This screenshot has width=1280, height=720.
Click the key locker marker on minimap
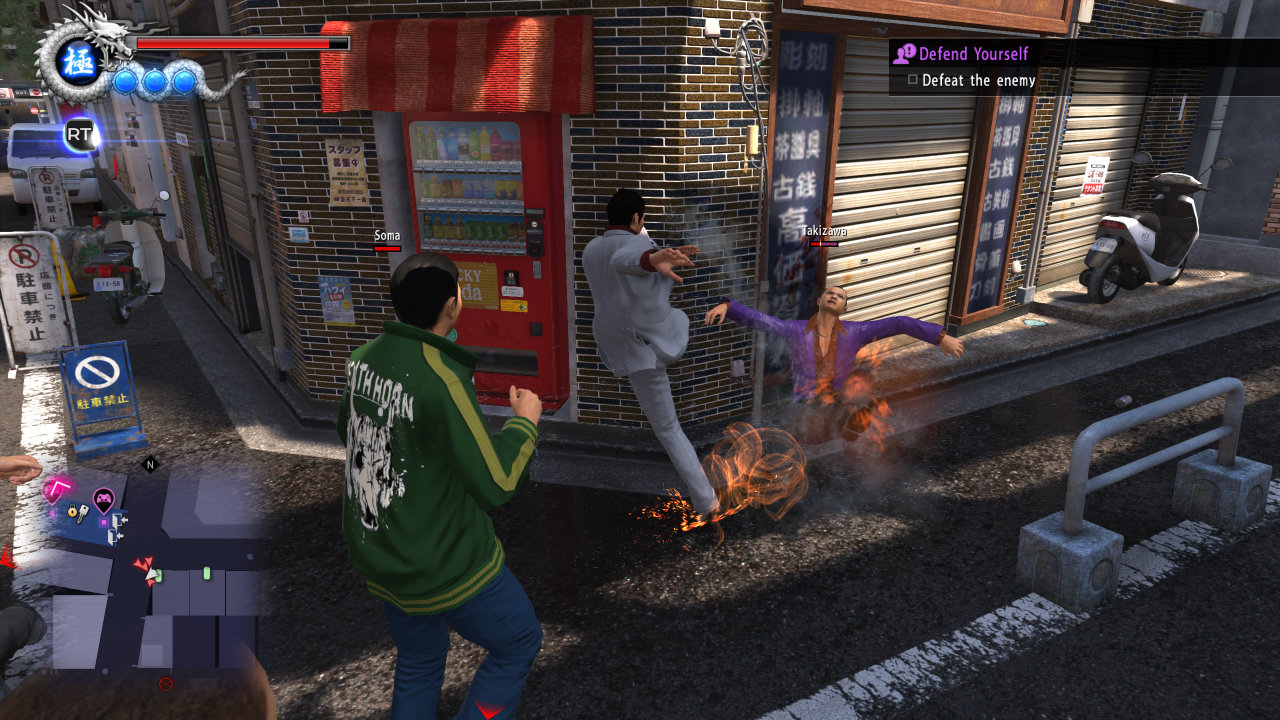pos(78,513)
